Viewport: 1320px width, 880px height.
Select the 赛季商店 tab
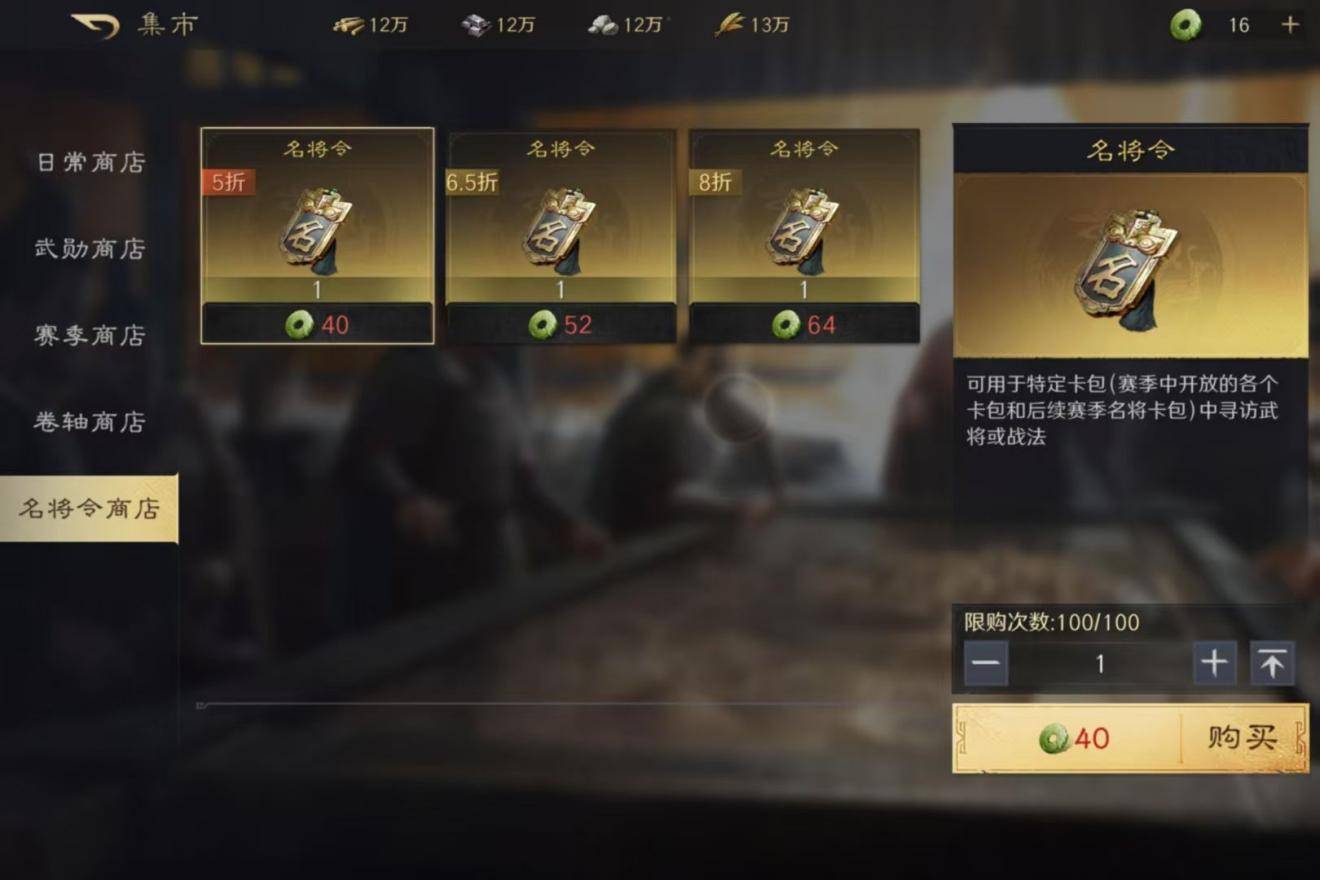pos(90,335)
